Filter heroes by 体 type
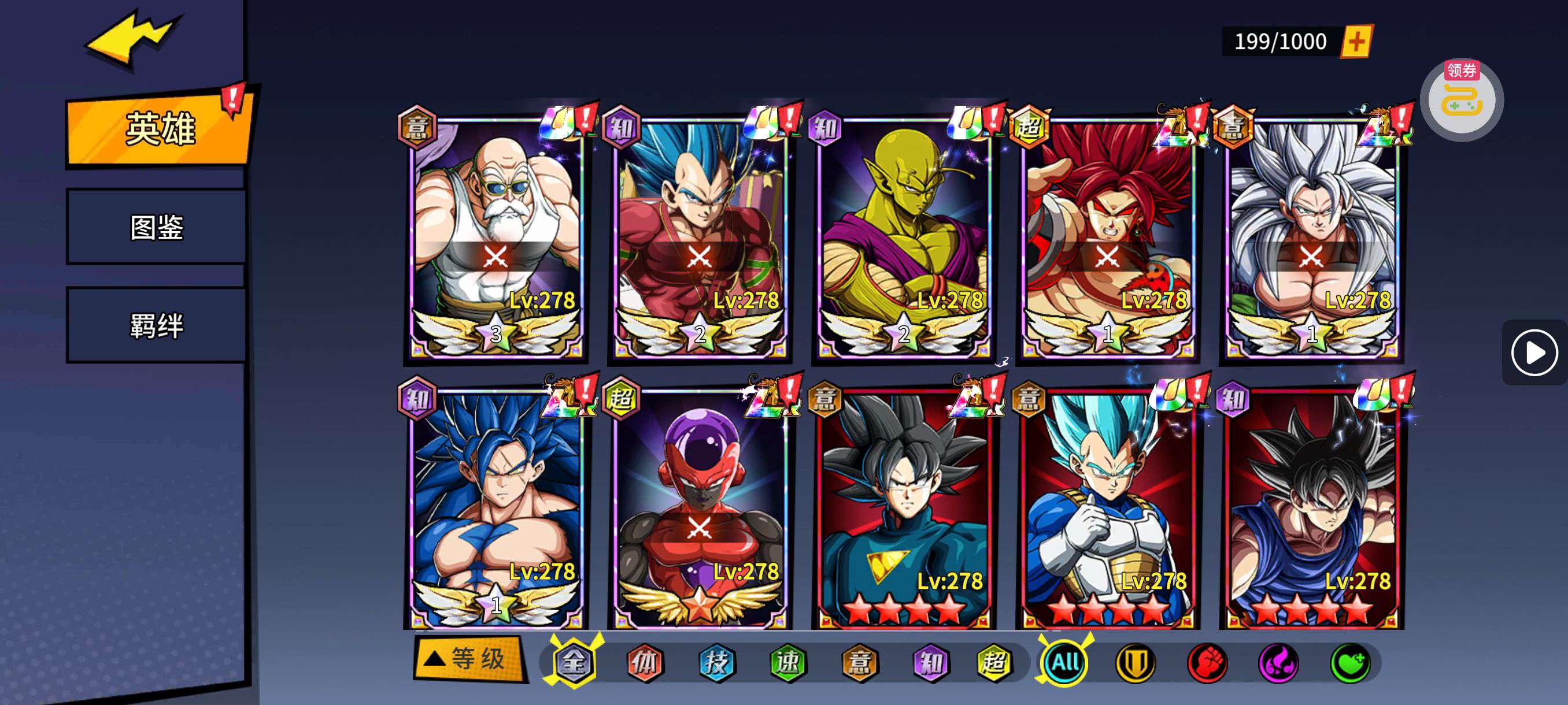The height and width of the screenshot is (705, 1568). click(x=645, y=662)
